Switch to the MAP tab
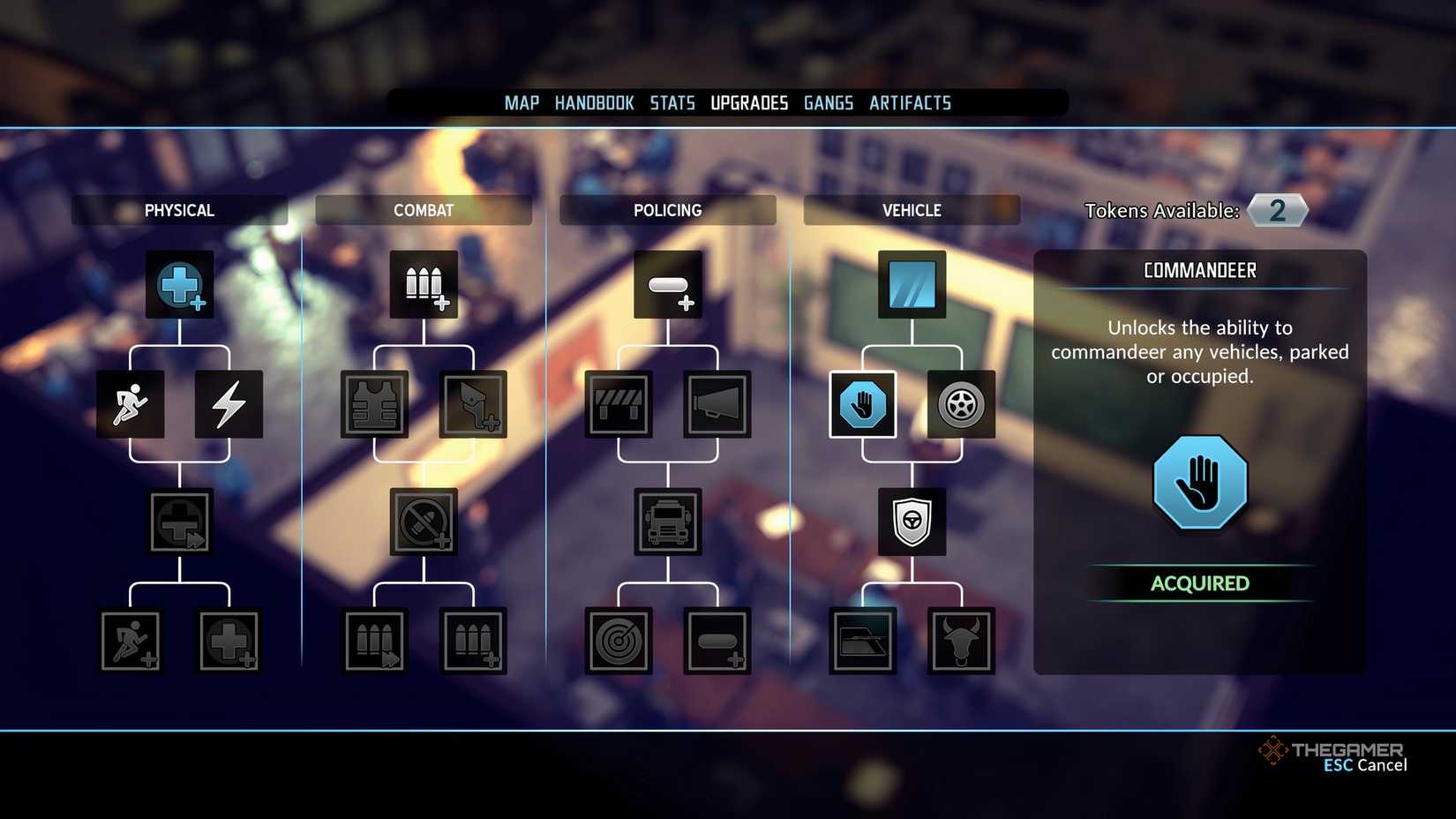Screen dimensions: 1456x819 521,102
